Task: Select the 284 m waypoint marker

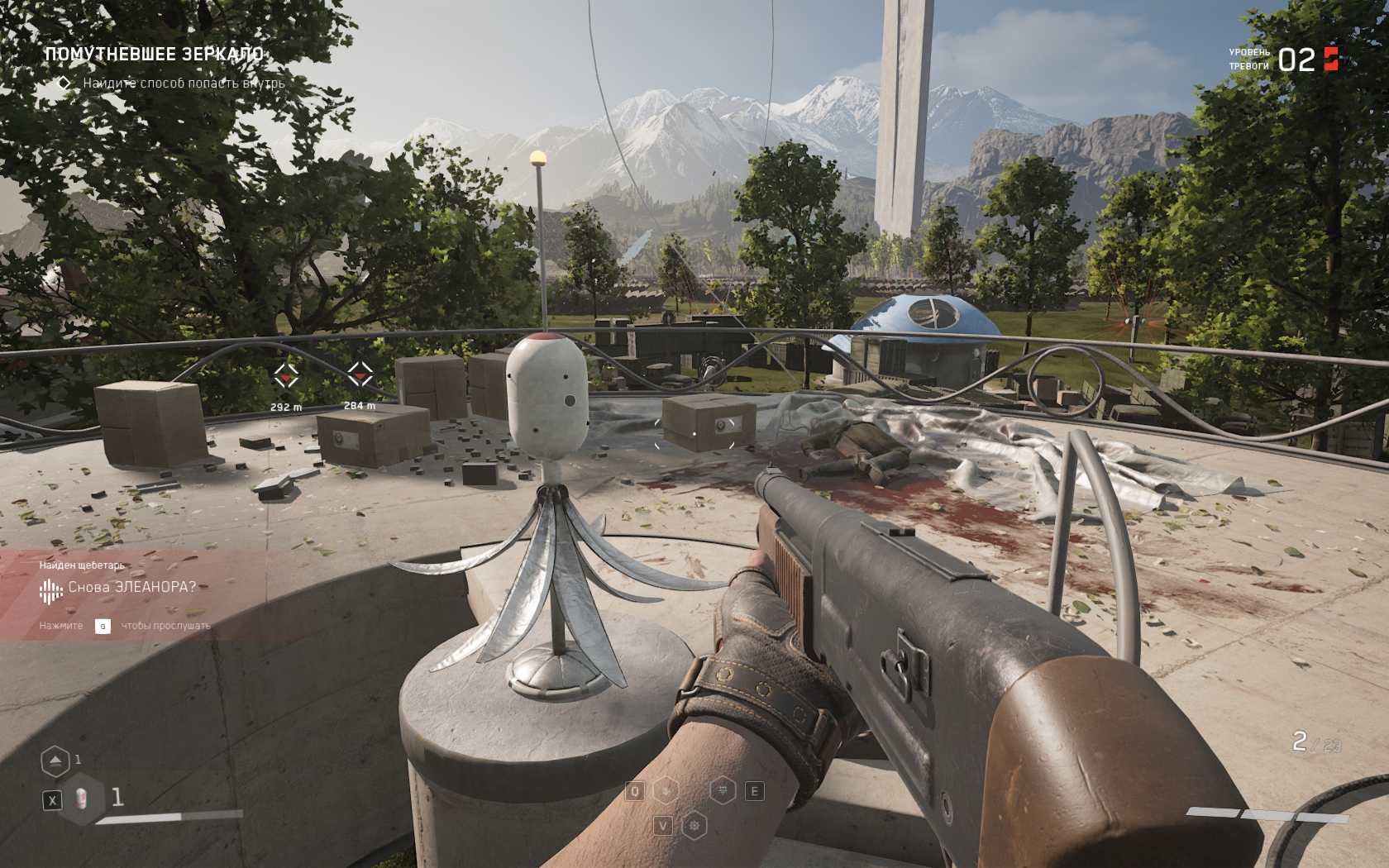Action: (x=359, y=374)
